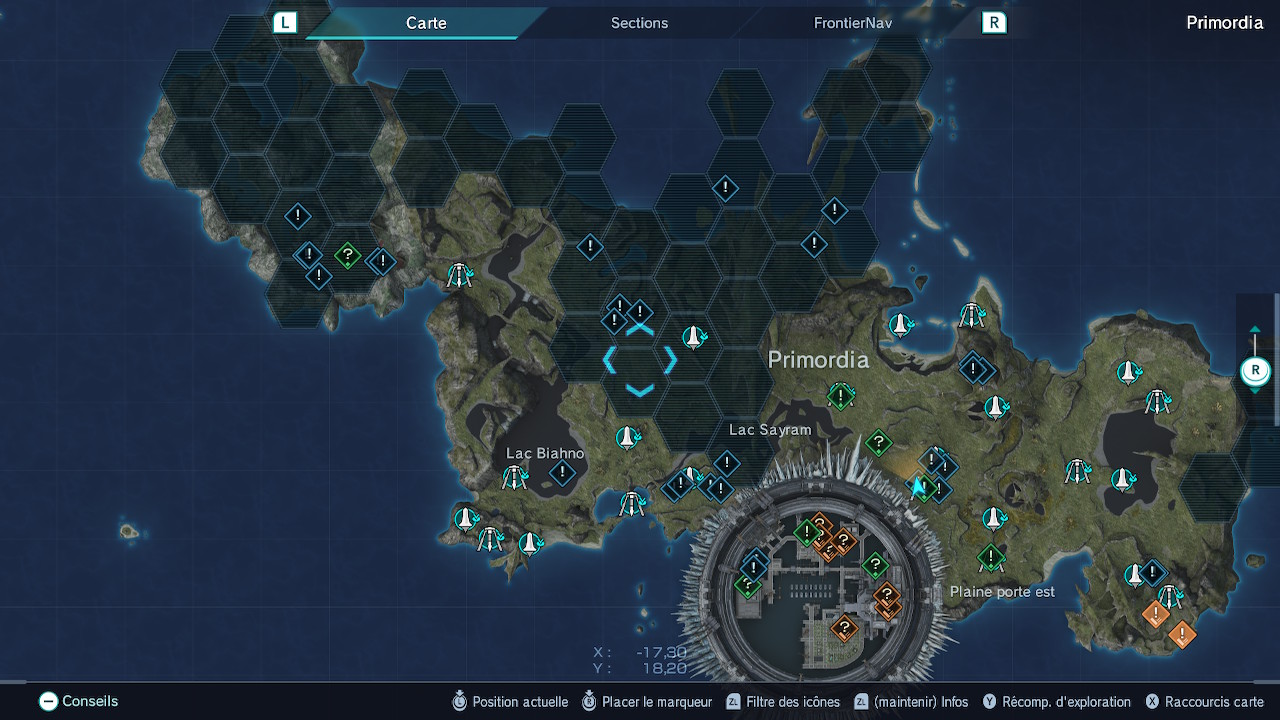The height and width of the screenshot is (720, 1280).
Task: Choose the green exclamation marker above Plaine porte est
Action: point(991,556)
